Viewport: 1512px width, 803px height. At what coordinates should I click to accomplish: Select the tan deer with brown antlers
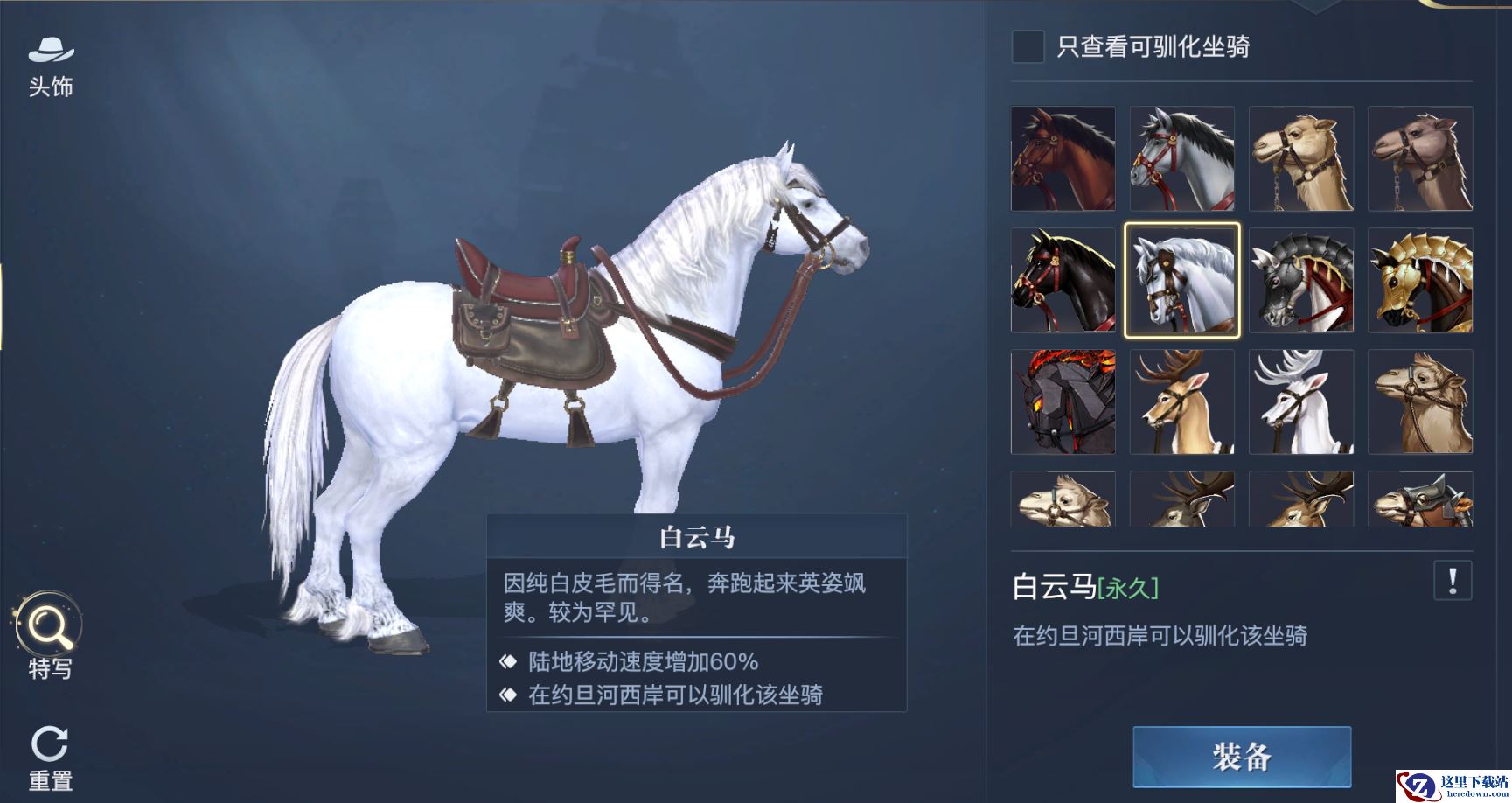pyautogui.click(x=1182, y=401)
